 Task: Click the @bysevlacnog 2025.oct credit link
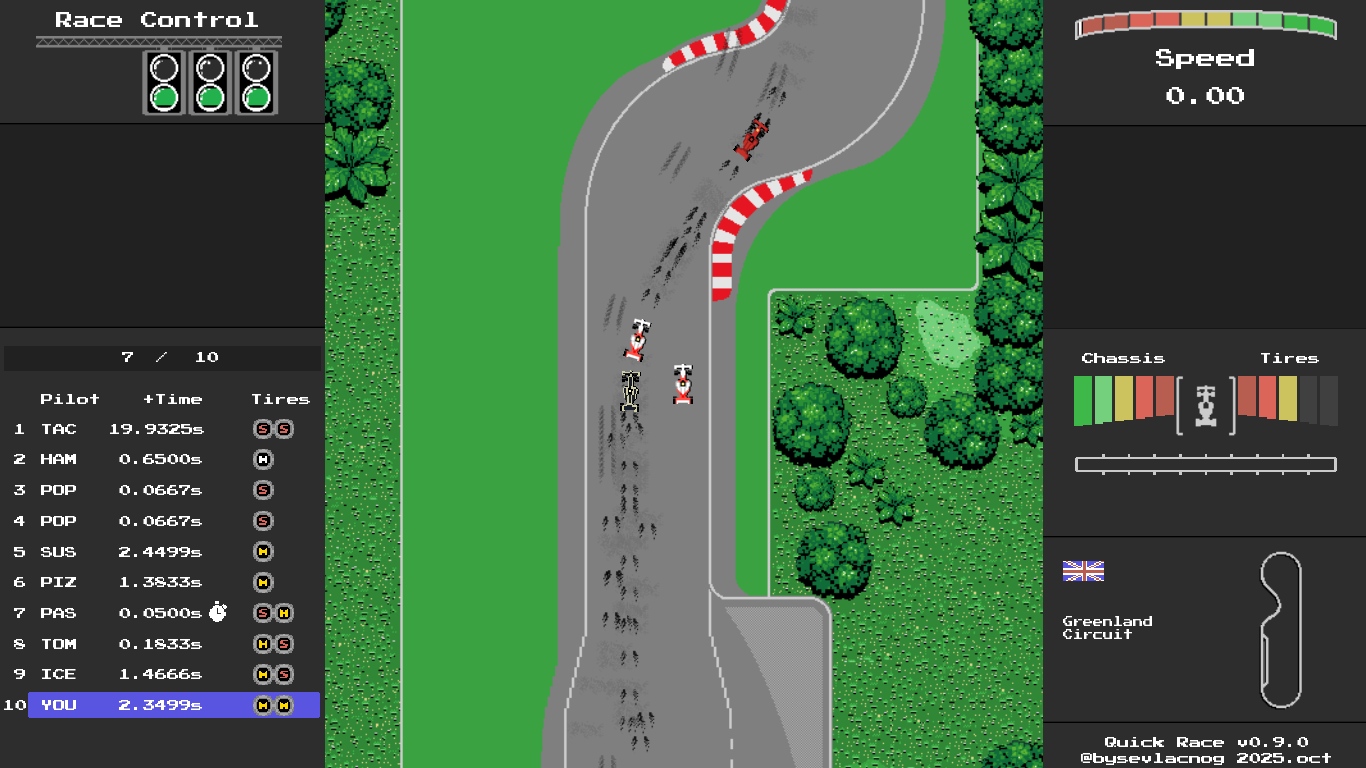[x=1205, y=758]
